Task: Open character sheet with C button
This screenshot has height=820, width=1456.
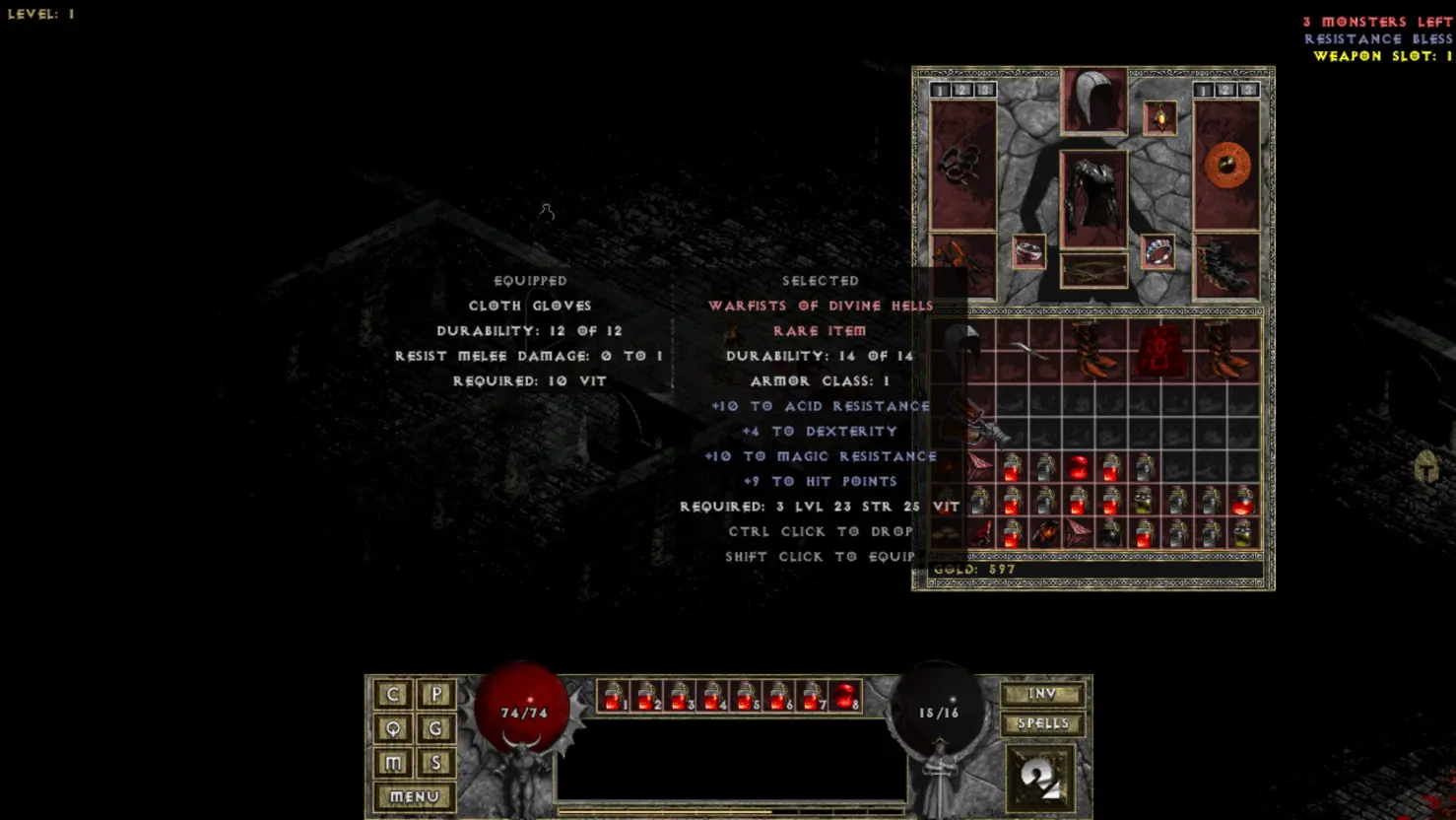Action: point(393,694)
